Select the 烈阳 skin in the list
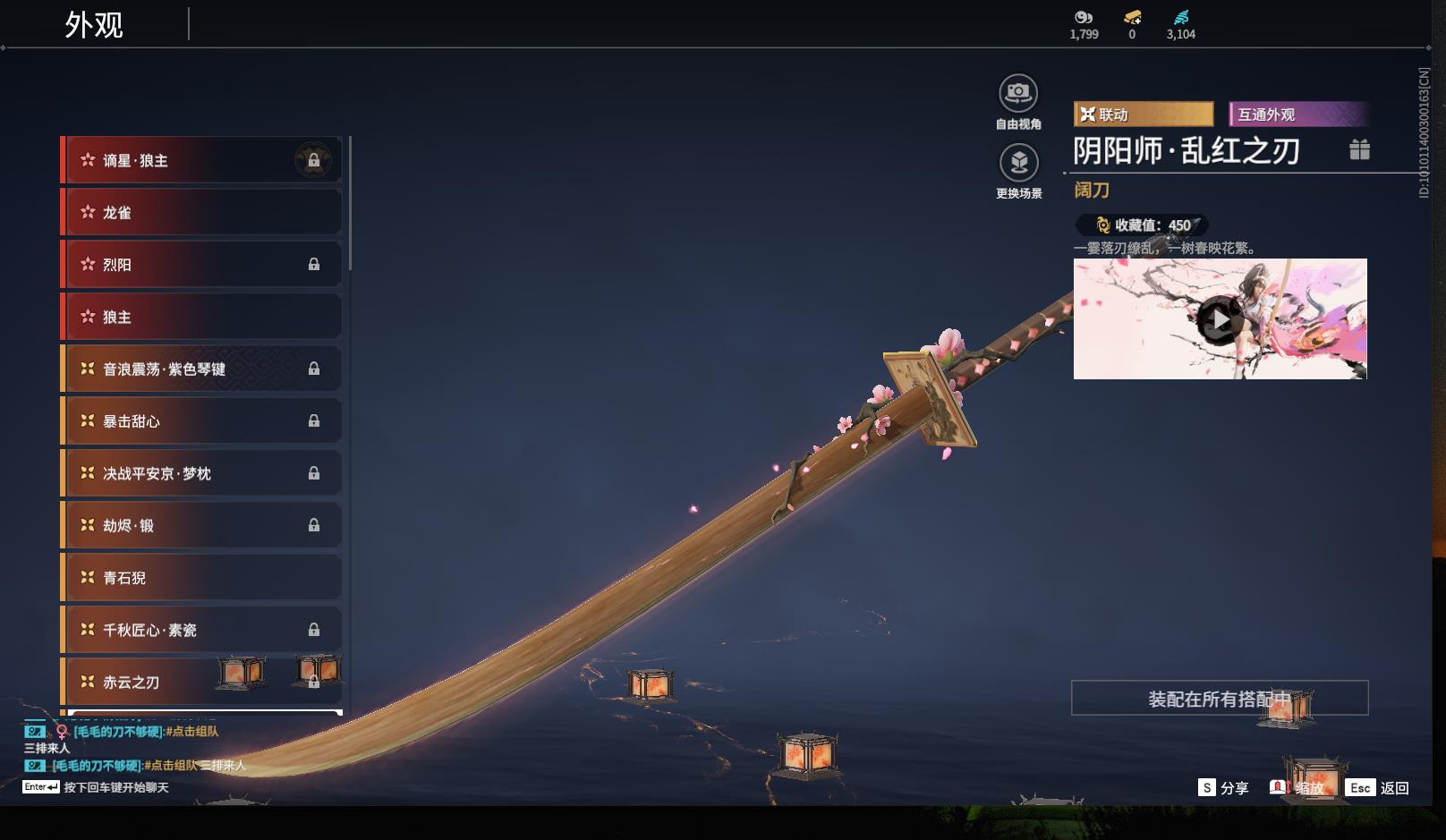Image resolution: width=1446 pixels, height=840 pixels. 201,265
